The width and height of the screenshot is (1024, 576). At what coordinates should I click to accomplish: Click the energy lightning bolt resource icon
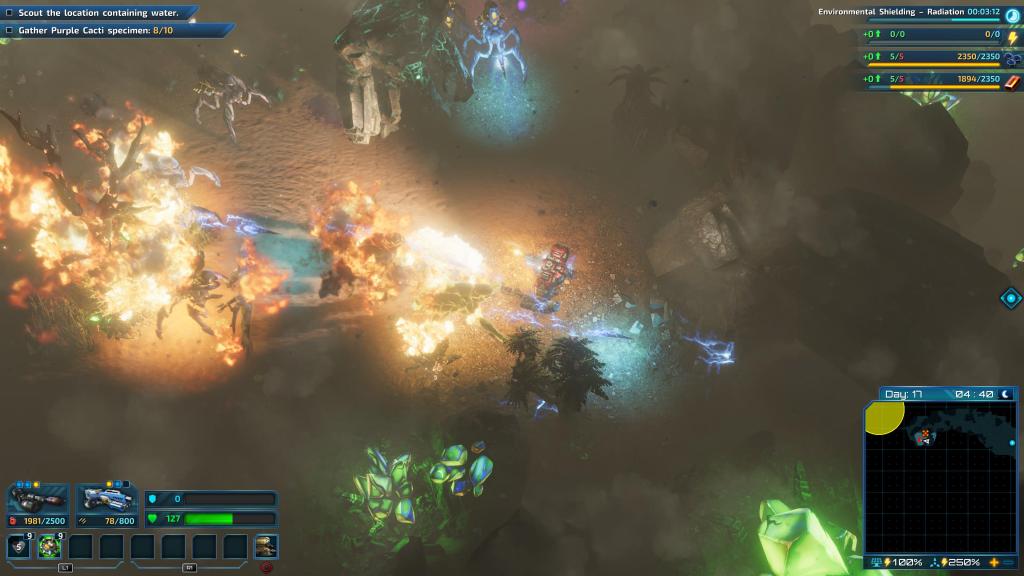(1012, 37)
